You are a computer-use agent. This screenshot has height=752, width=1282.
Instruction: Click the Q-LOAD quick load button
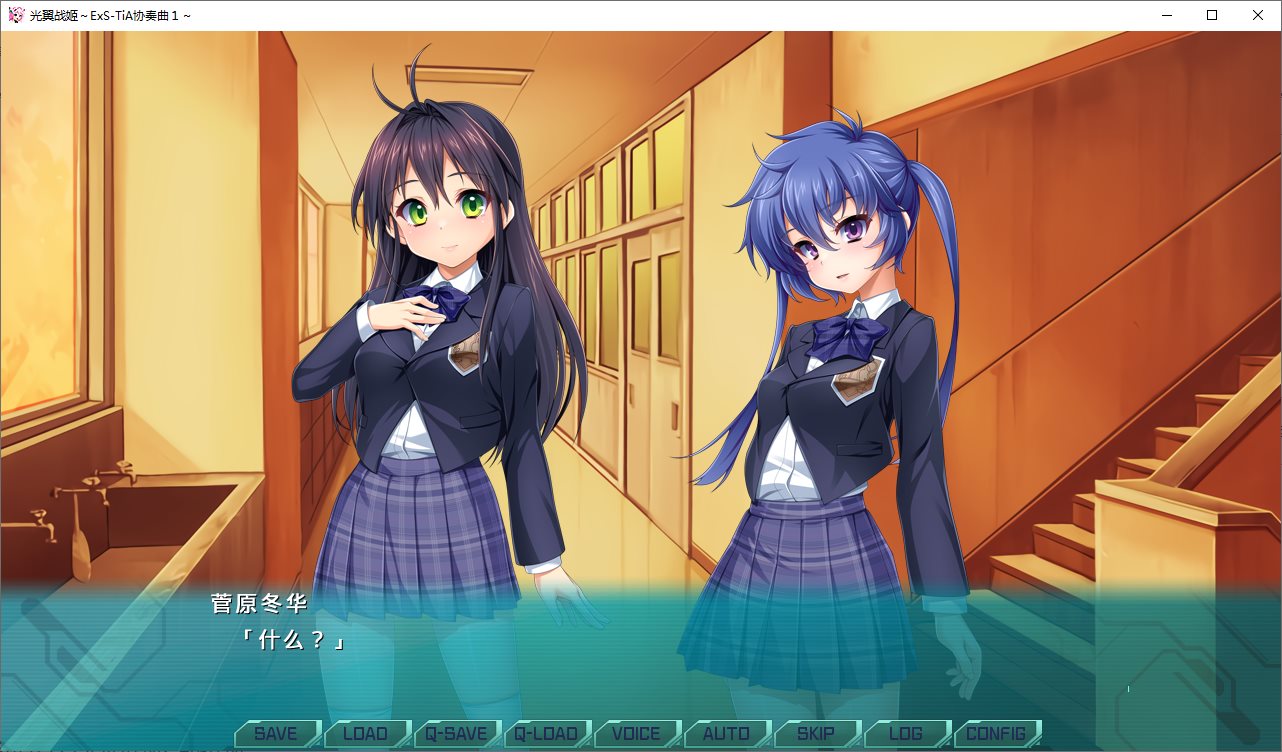tap(546, 733)
